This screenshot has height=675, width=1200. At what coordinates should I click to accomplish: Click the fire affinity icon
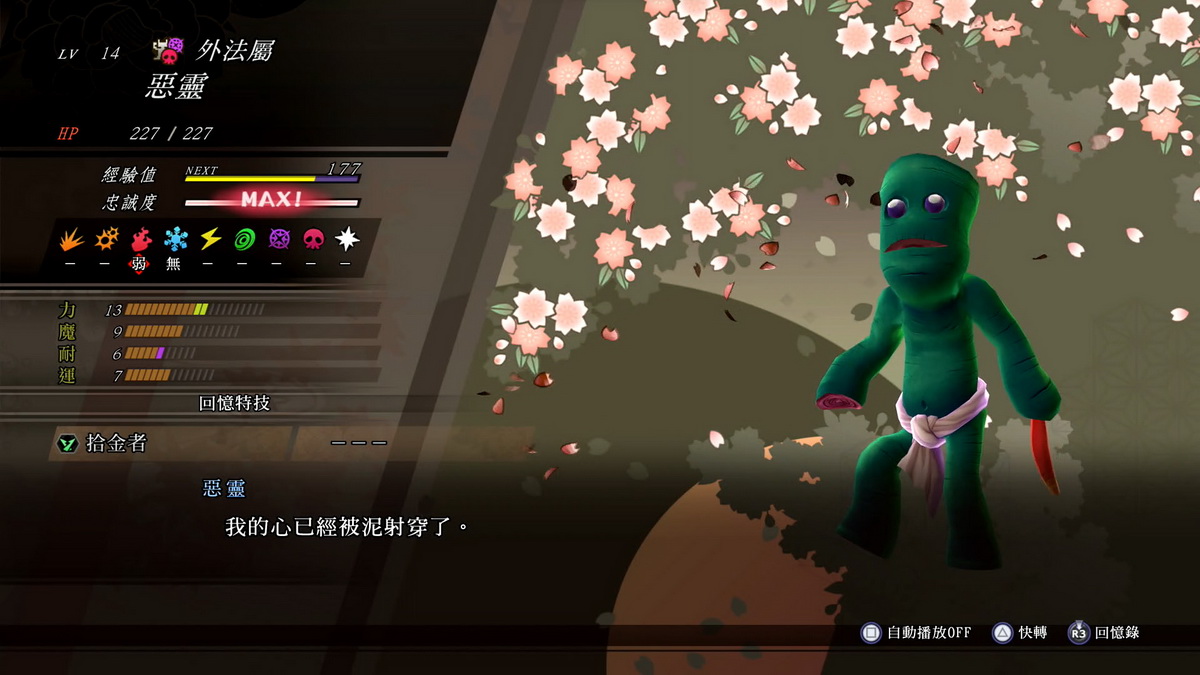[x=141, y=239]
